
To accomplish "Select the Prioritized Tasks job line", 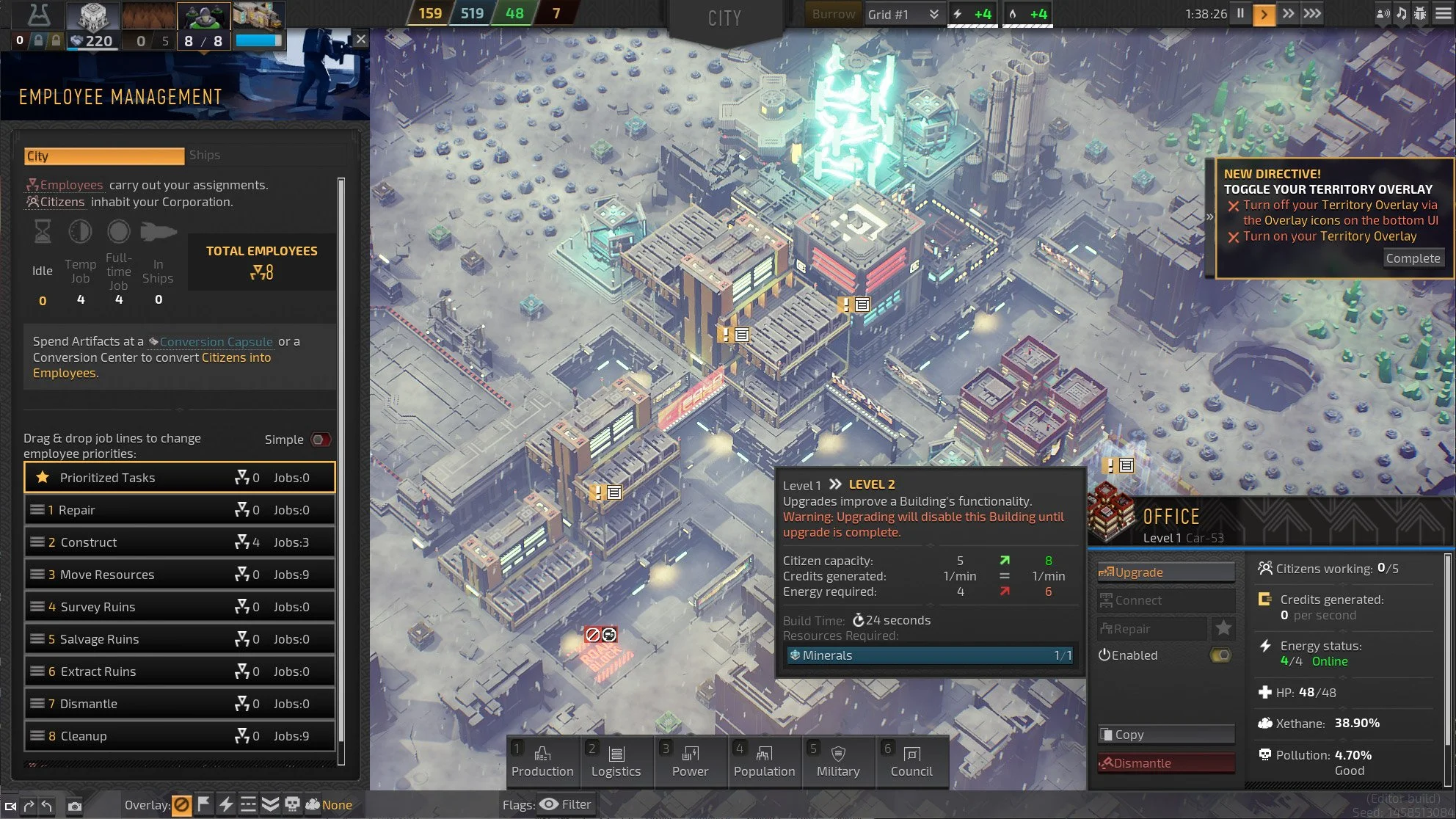I will [x=180, y=478].
